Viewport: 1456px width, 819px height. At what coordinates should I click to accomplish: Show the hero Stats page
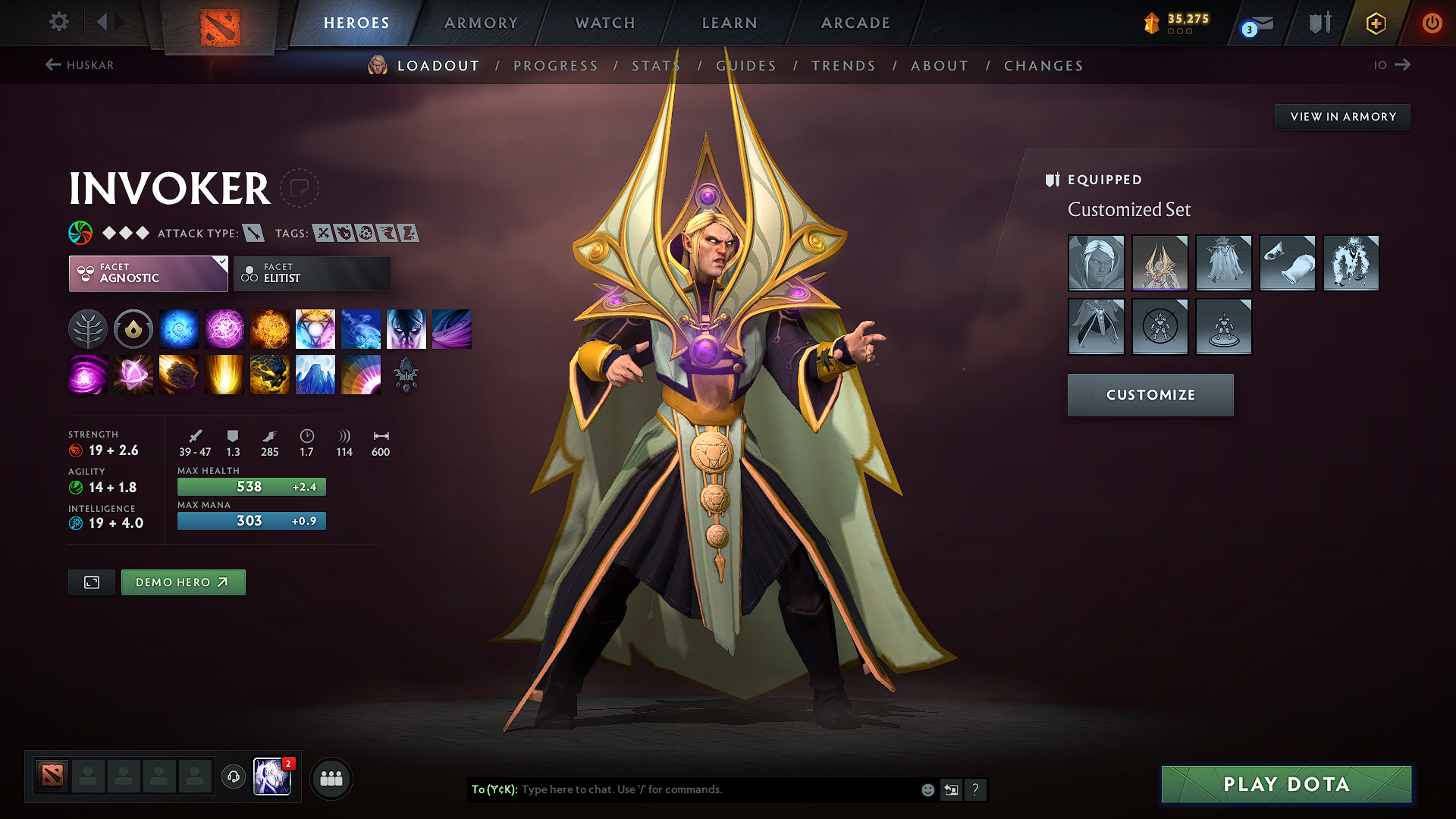[656, 66]
